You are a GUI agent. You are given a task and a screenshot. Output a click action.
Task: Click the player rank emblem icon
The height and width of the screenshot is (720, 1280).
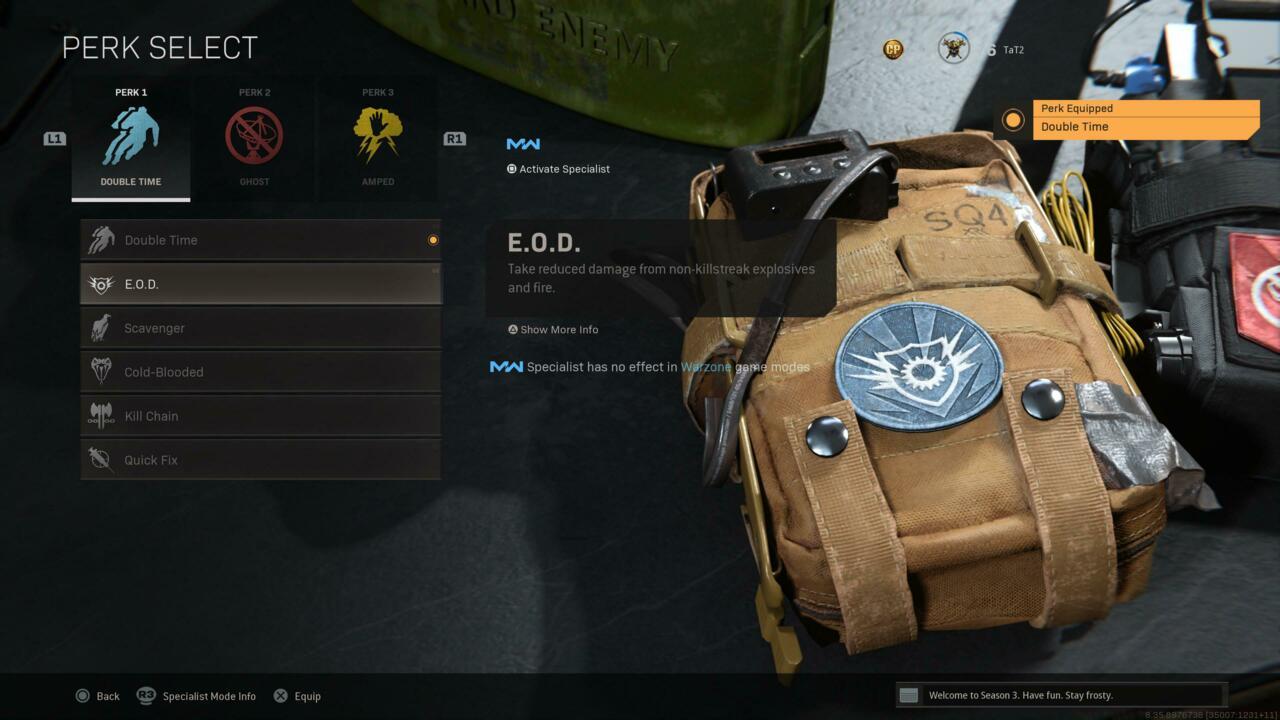953,48
